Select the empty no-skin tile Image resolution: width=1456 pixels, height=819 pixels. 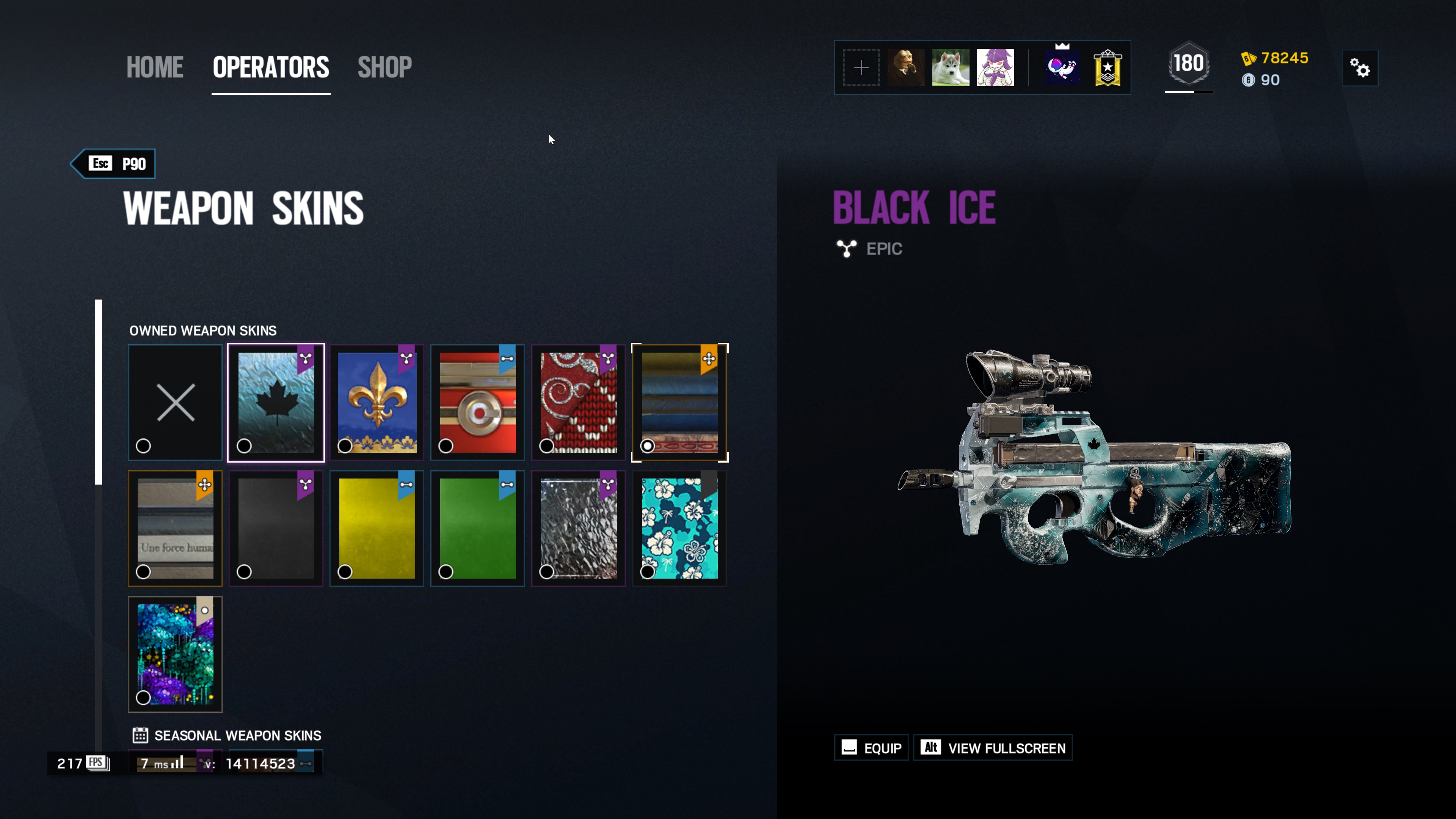175,402
